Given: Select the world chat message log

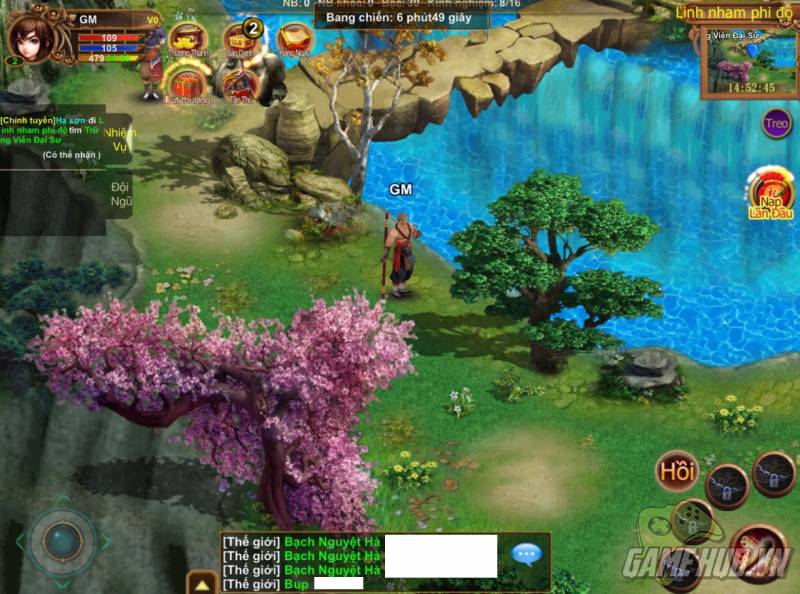Looking at the screenshot, I should 302,562.
